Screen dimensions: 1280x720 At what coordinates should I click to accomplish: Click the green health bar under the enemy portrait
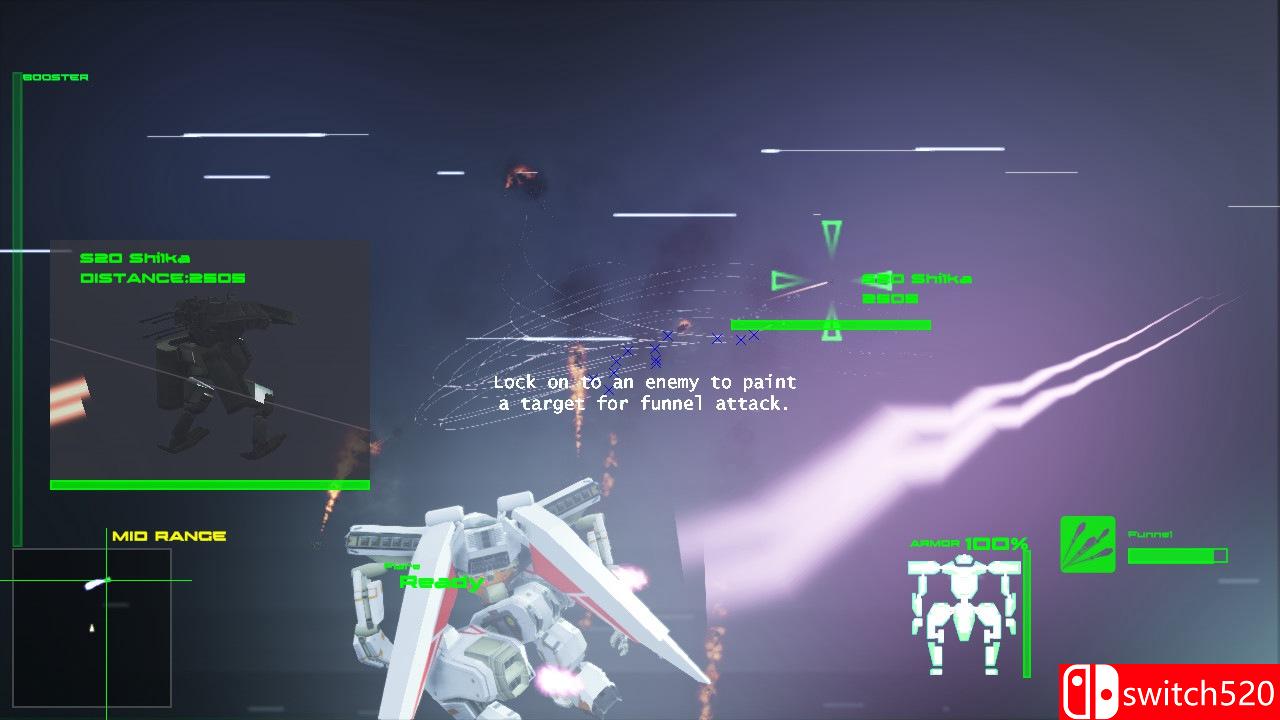[210, 483]
